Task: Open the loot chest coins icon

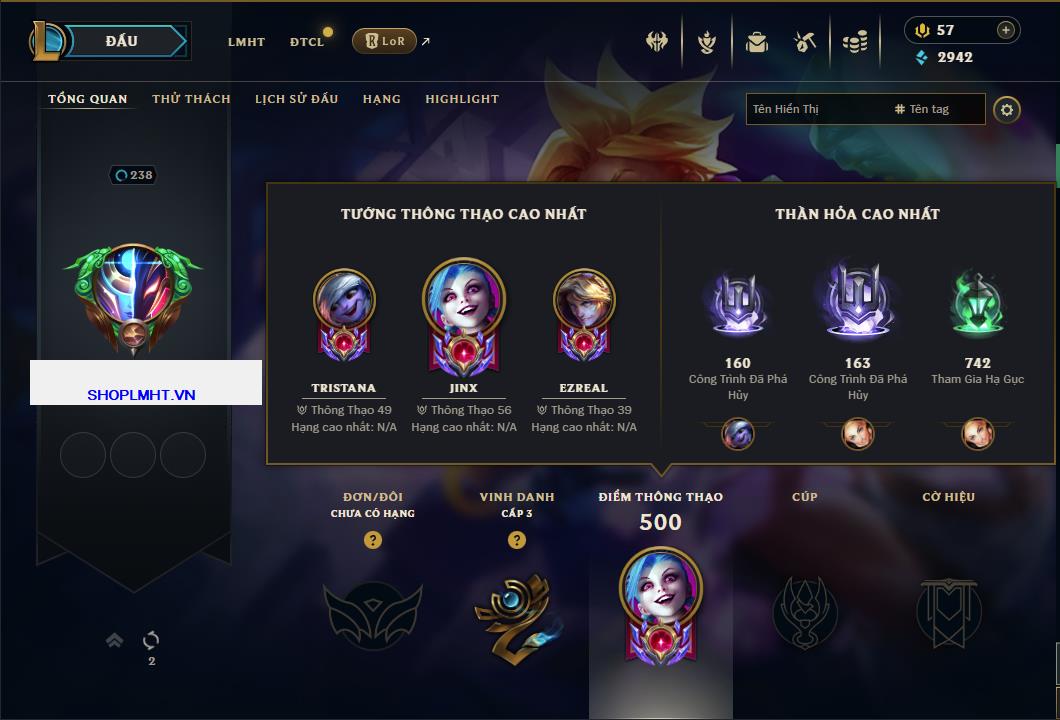Action: 853,42
